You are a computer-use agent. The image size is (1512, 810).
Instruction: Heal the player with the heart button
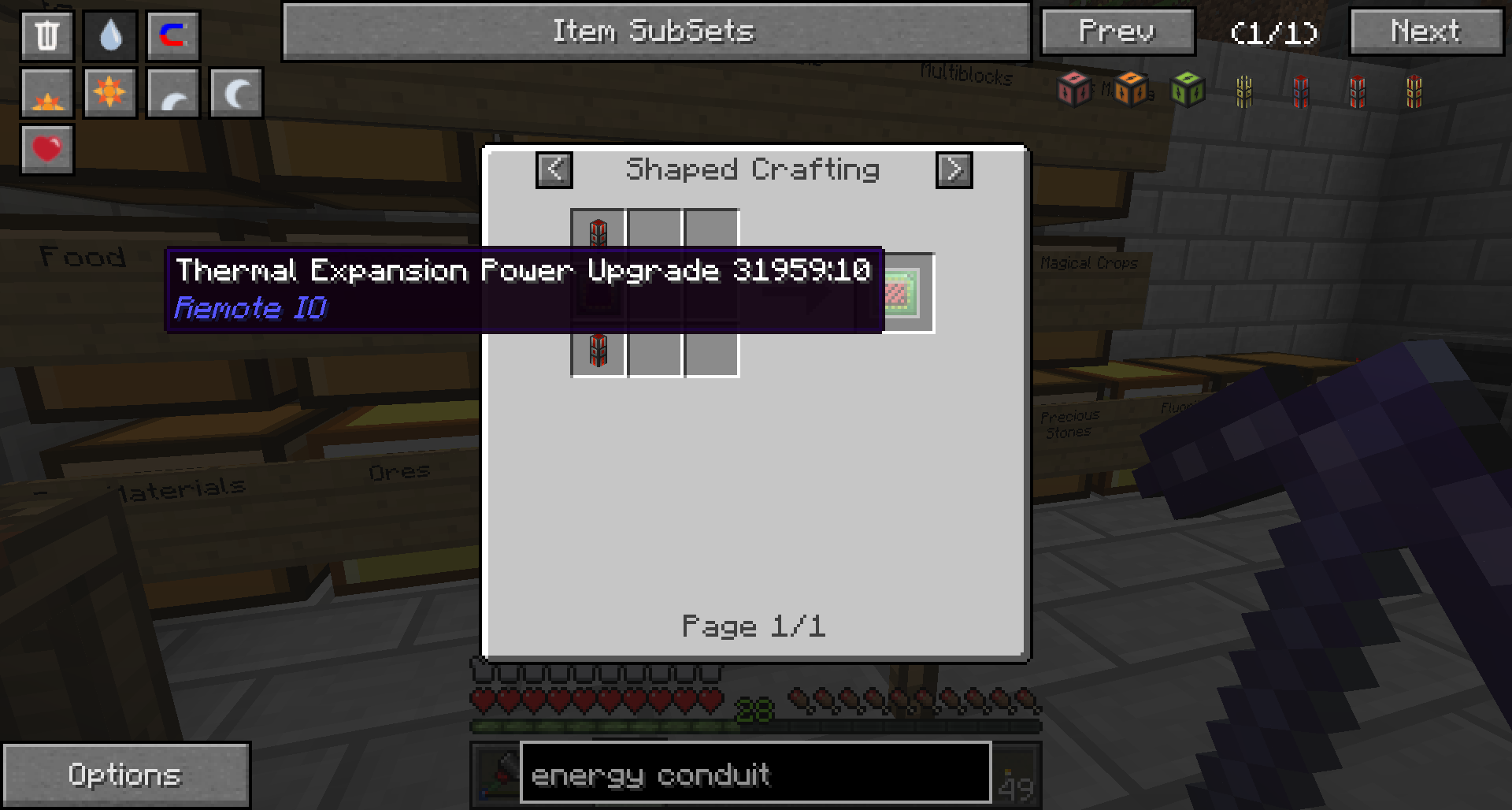(47, 149)
